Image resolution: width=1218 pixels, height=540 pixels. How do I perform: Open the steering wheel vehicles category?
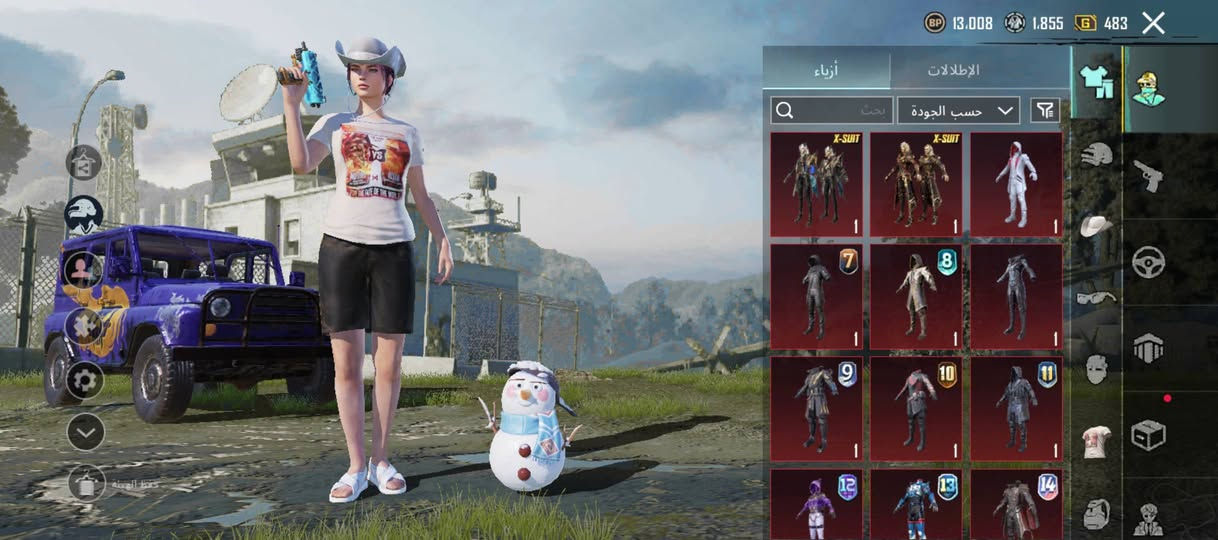pos(1148,262)
